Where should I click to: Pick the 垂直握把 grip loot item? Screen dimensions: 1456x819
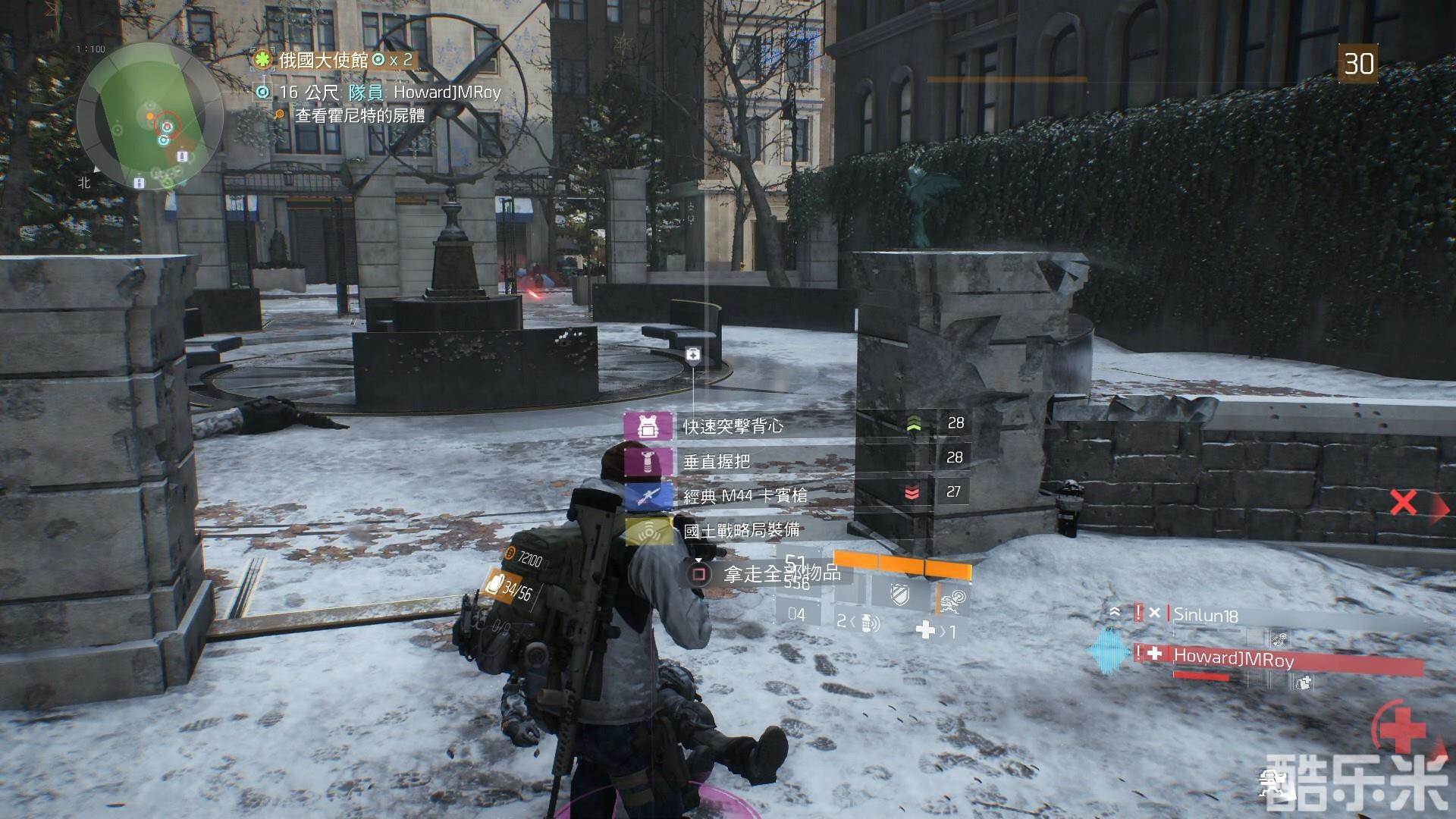(717, 460)
